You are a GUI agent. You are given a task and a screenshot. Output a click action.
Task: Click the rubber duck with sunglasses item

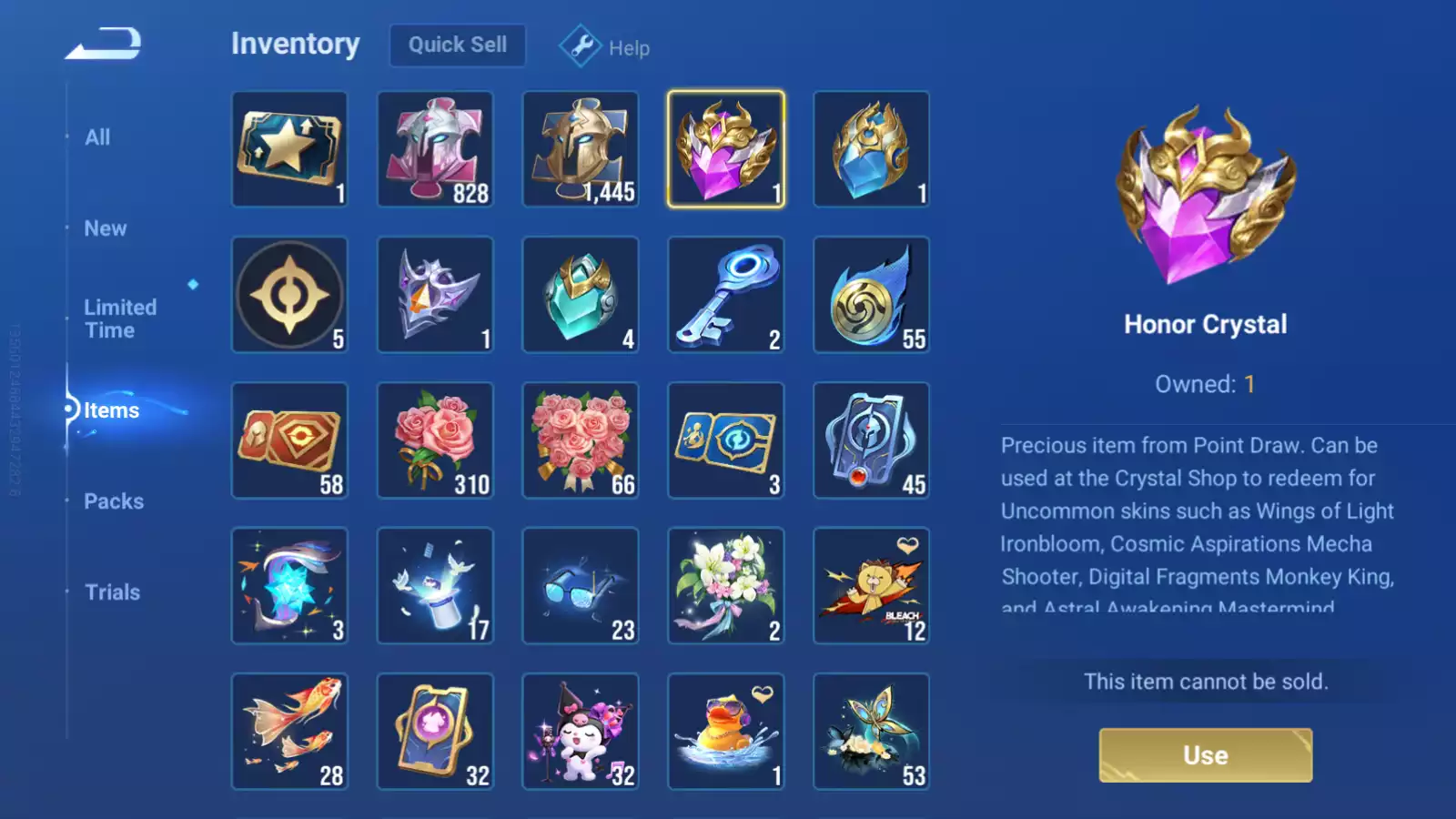click(725, 731)
